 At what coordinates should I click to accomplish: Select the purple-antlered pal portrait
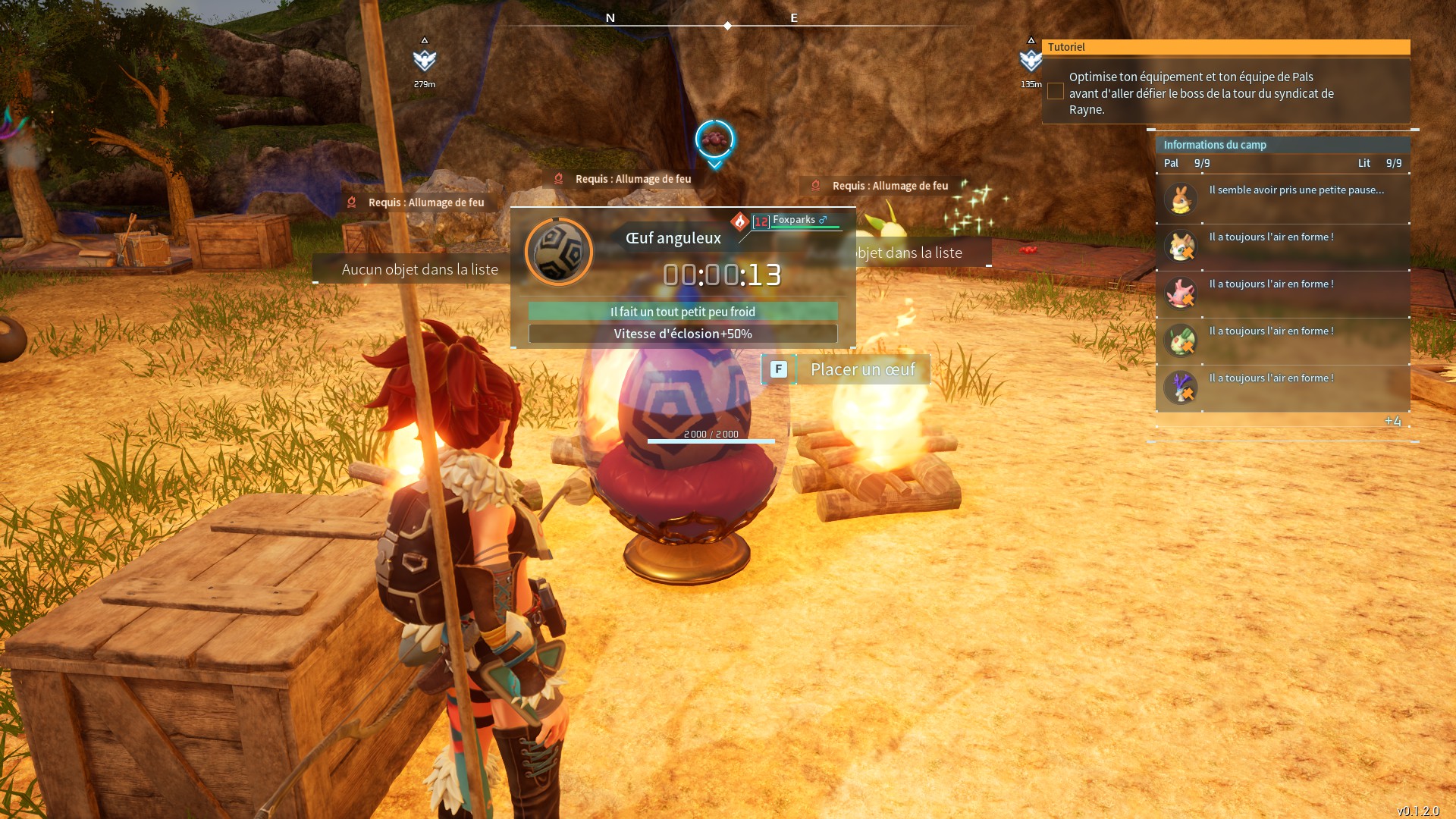(x=1181, y=388)
